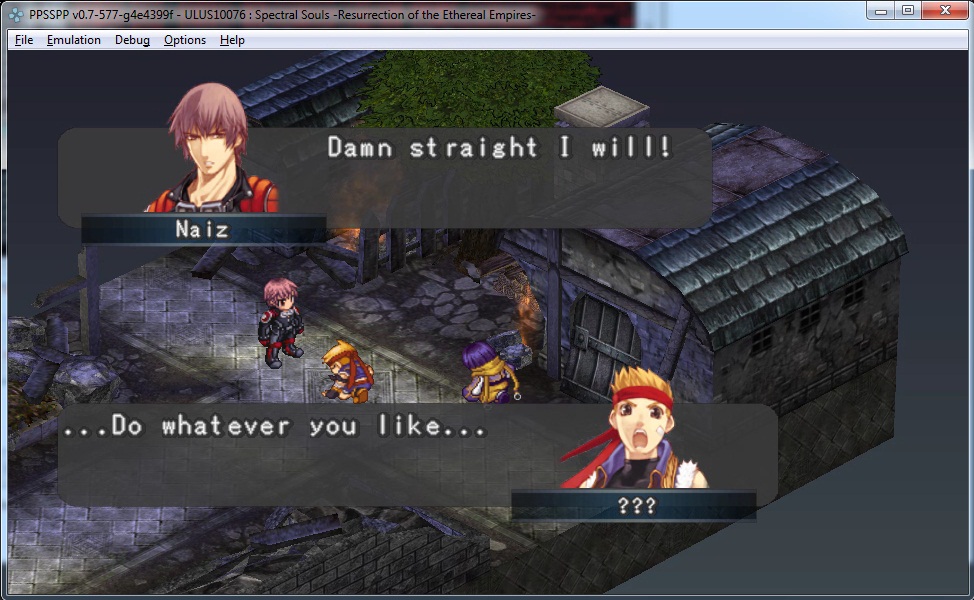
Task: Maximize the PPSSPP emulator window
Action: pyautogui.click(x=907, y=10)
